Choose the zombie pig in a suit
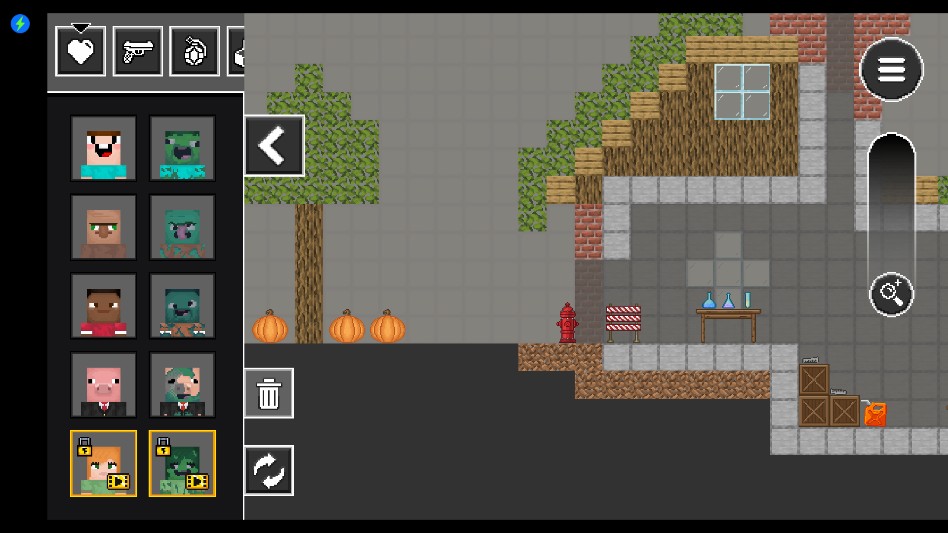 point(182,385)
